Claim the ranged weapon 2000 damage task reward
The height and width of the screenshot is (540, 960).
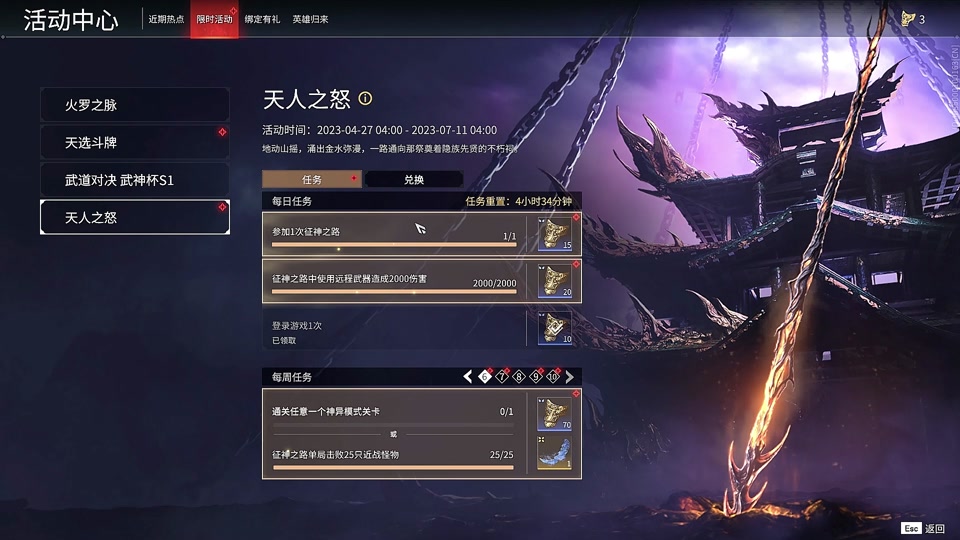[555, 281]
